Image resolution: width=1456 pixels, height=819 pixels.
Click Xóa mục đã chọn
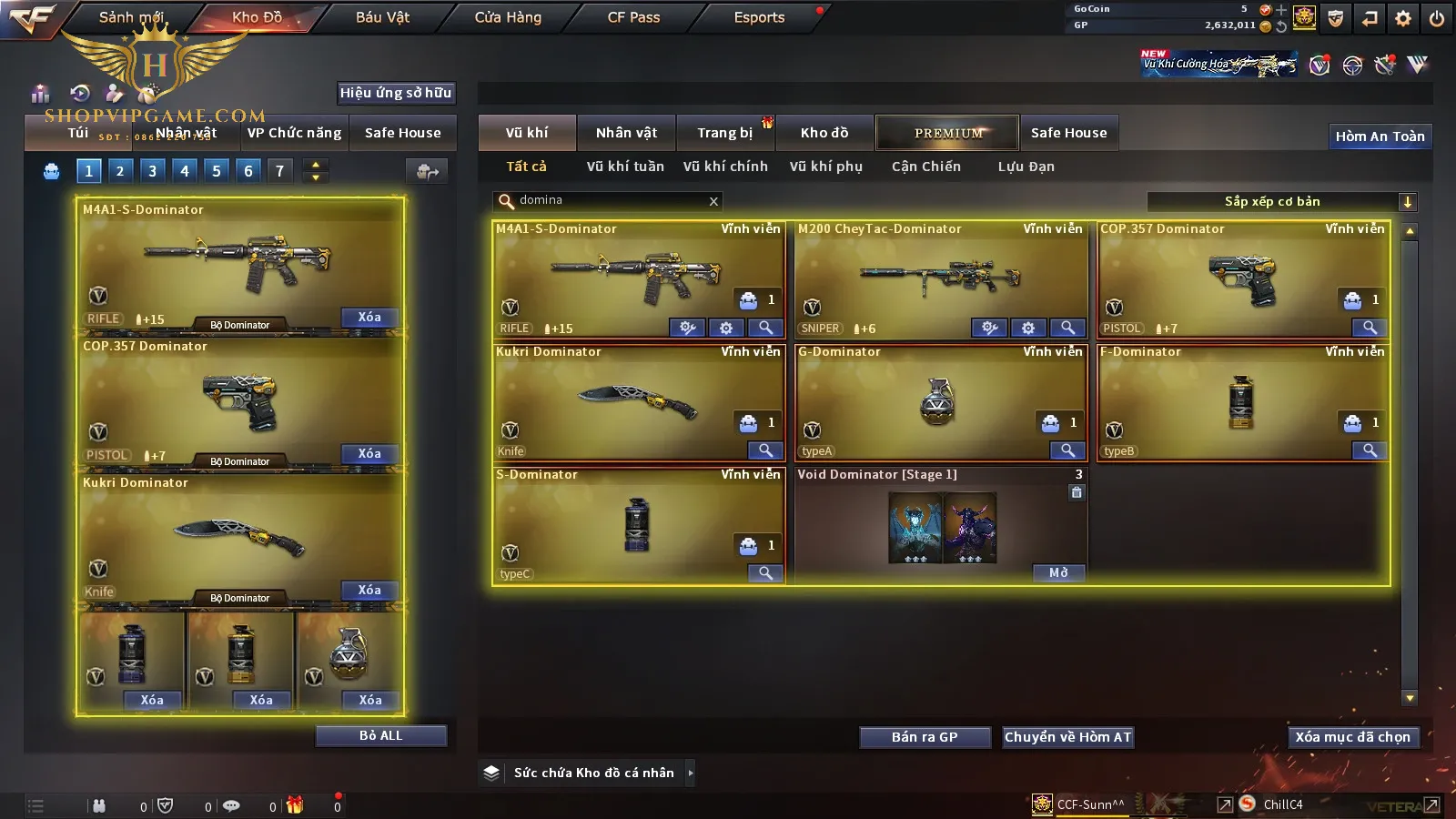pyautogui.click(x=1352, y=737)
